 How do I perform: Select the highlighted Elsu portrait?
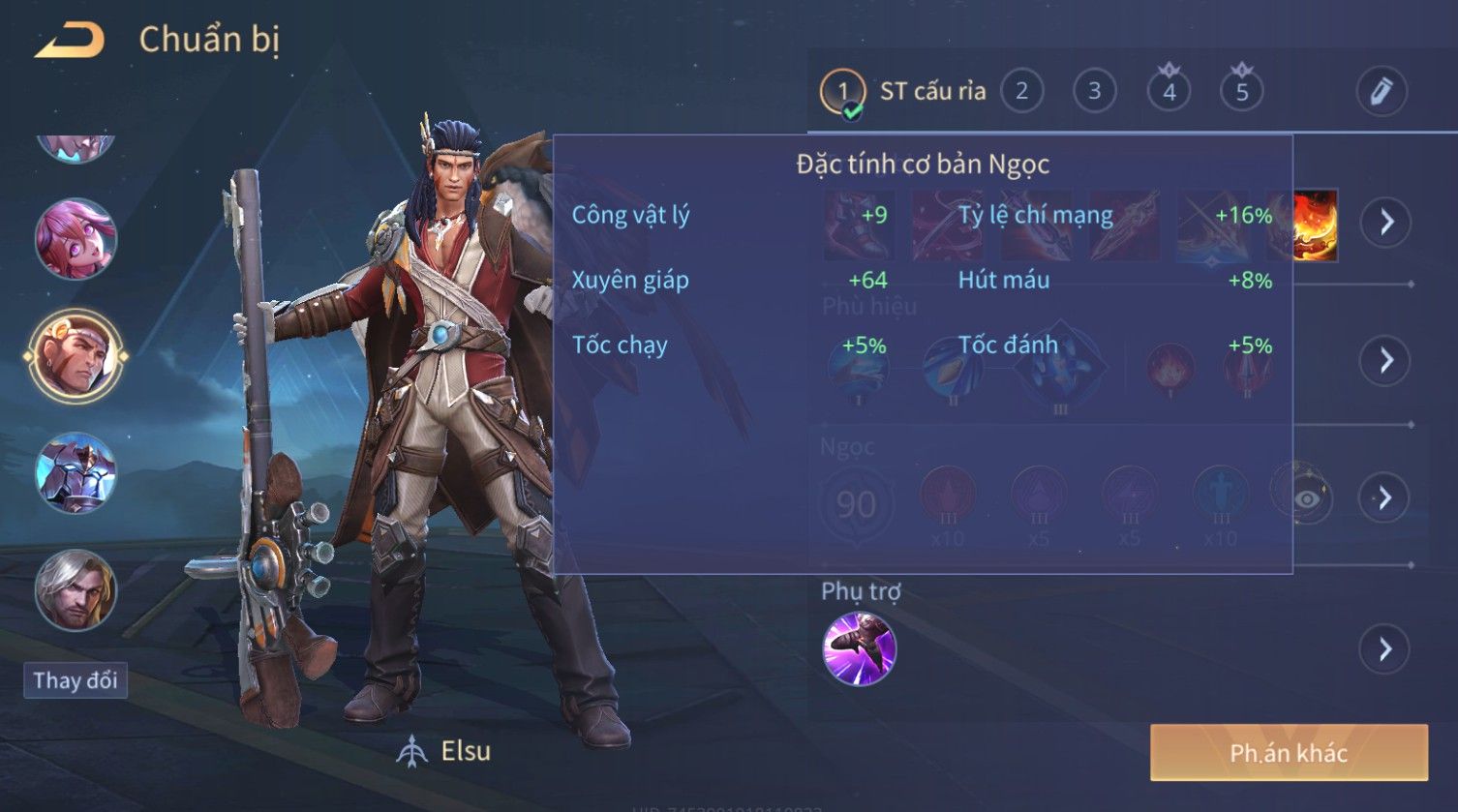tap(76, 355)
